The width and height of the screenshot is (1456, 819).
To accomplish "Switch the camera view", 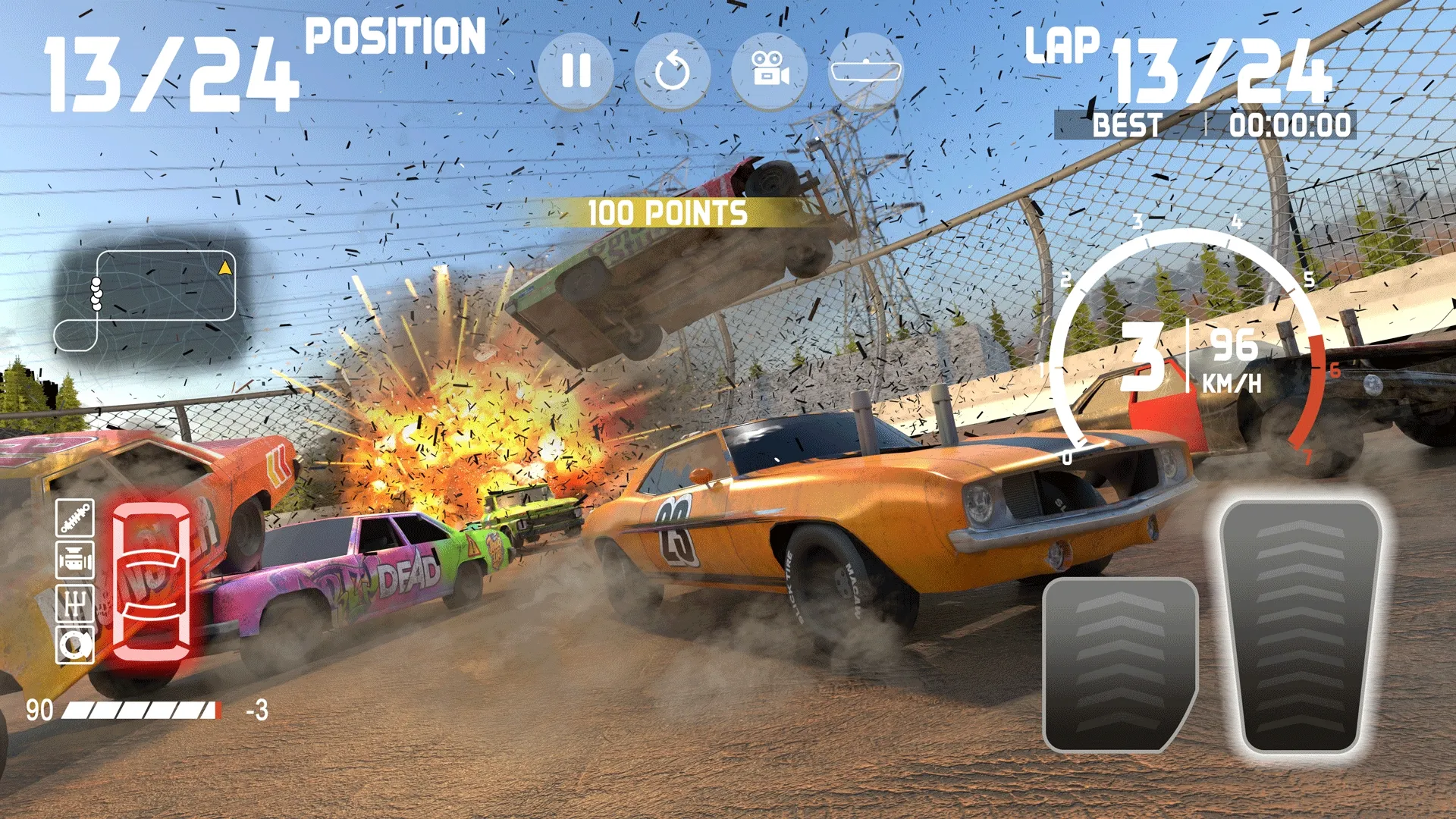I will (769, 71).
